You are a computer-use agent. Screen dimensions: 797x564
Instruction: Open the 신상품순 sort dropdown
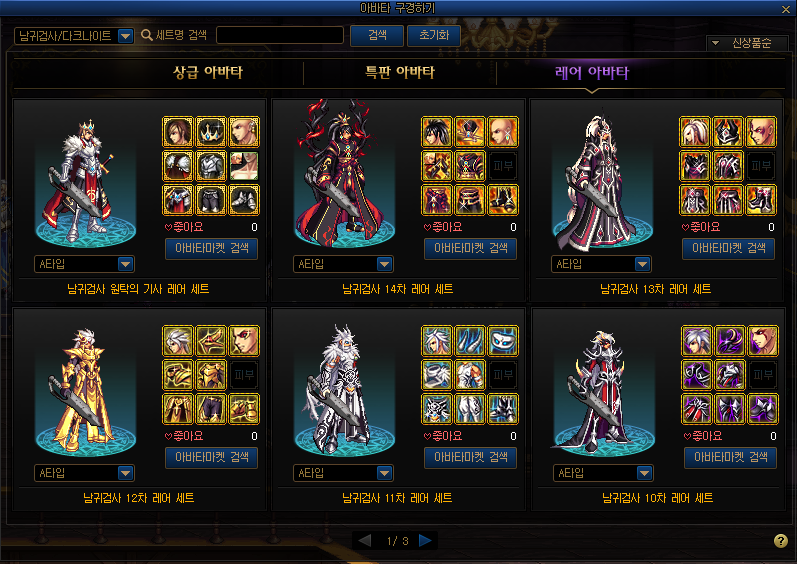click(747, 43)
